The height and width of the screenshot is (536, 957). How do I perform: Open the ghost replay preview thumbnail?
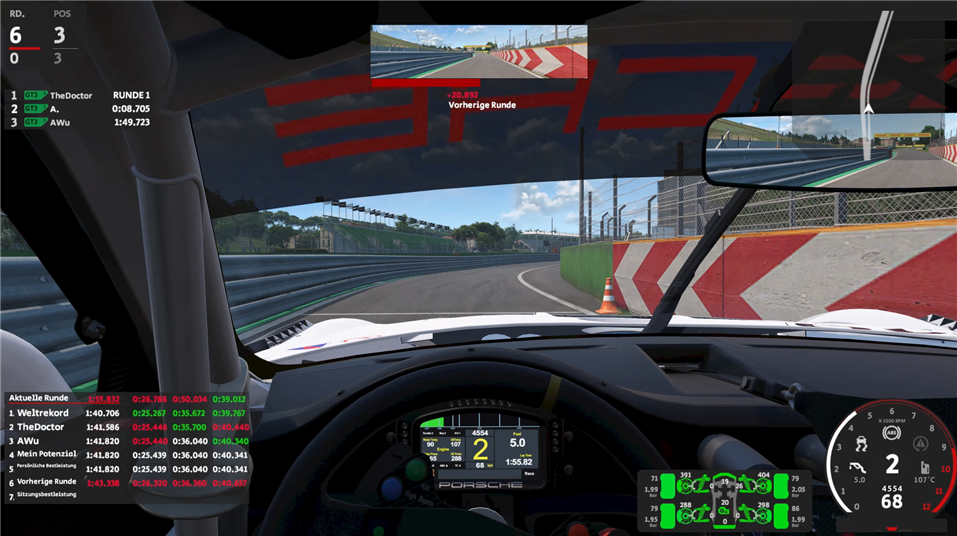(x=478, y=52)
